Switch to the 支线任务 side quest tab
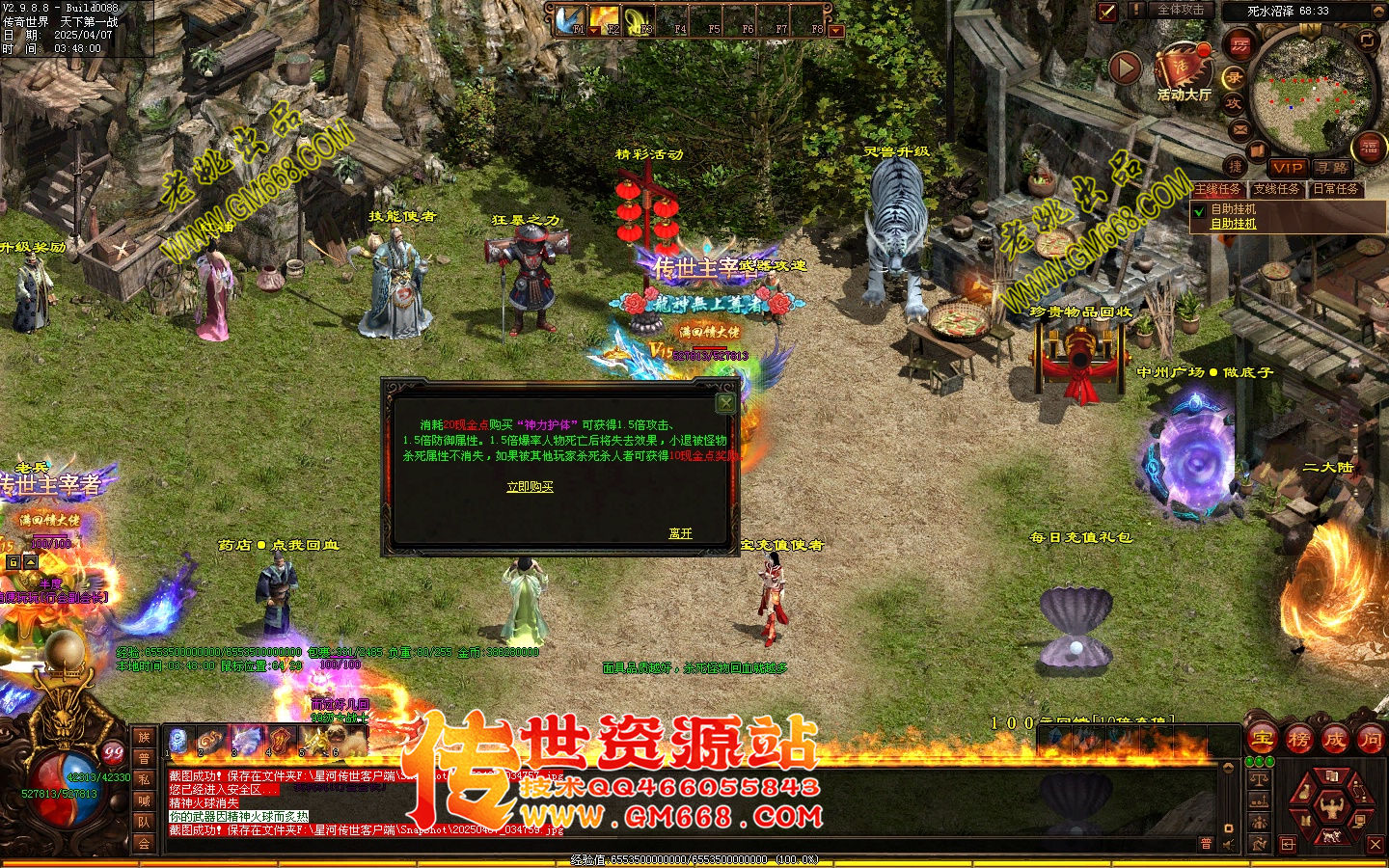The height and width of the screenshot is (868, 1389). 1277,189
